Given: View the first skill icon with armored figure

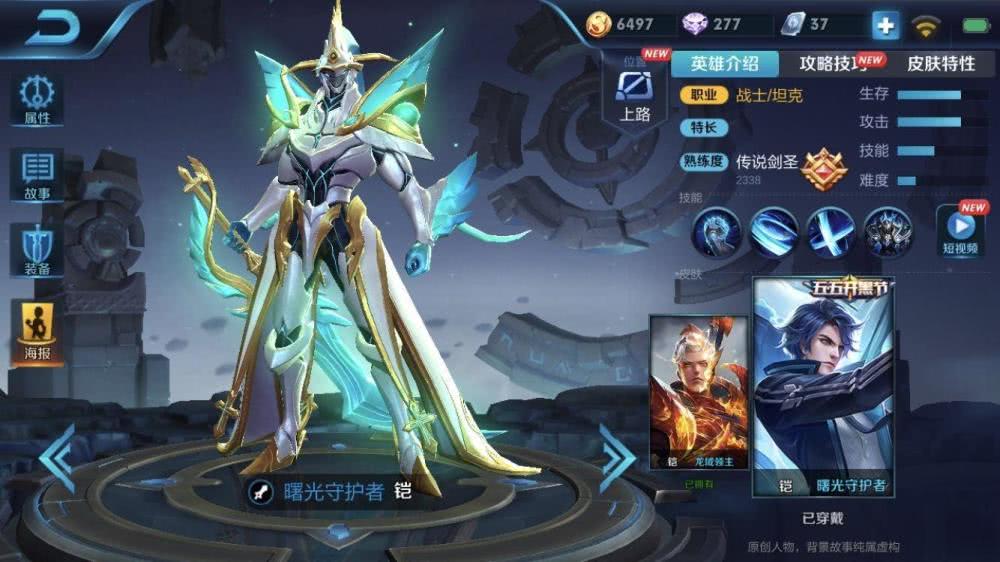Looking at the screenshot, I should [716, 232].
